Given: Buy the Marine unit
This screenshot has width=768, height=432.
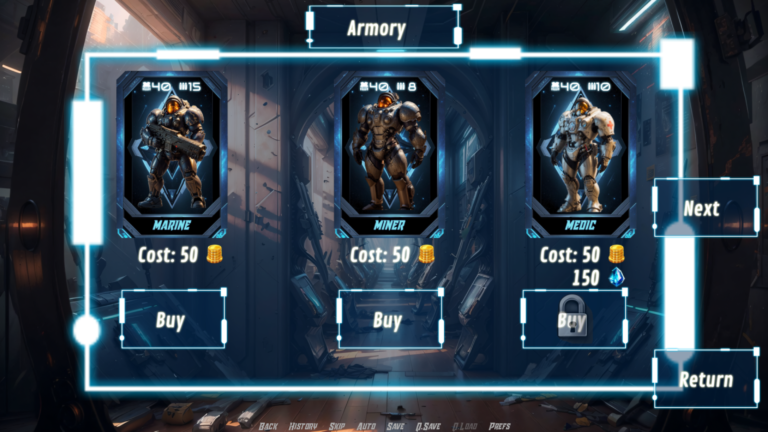Looking at the screenshot, I should click(x=172, y=320).
